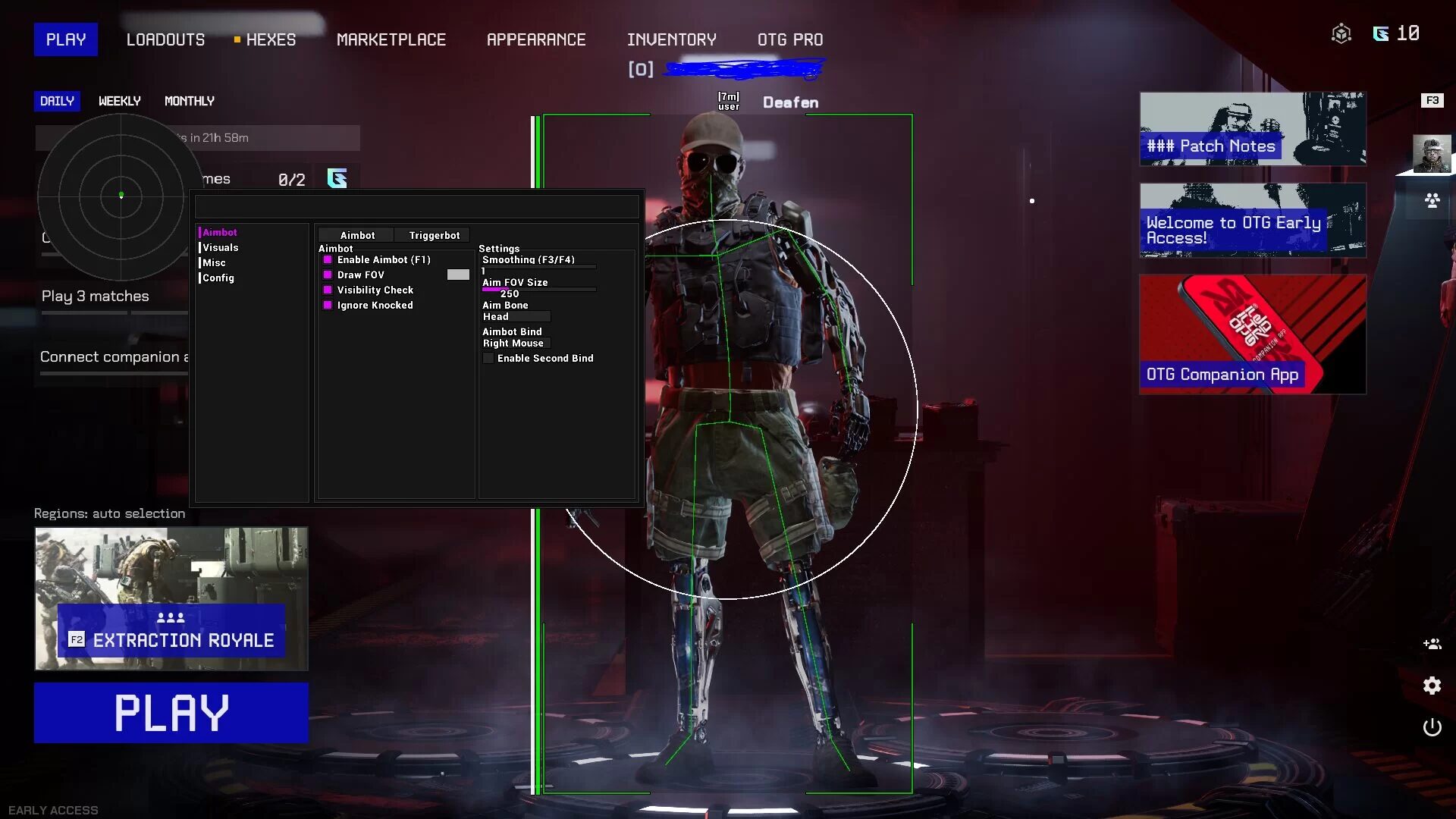Choose the Extraction Royale mode tile
1456x819 pixels.
[171, 598]
